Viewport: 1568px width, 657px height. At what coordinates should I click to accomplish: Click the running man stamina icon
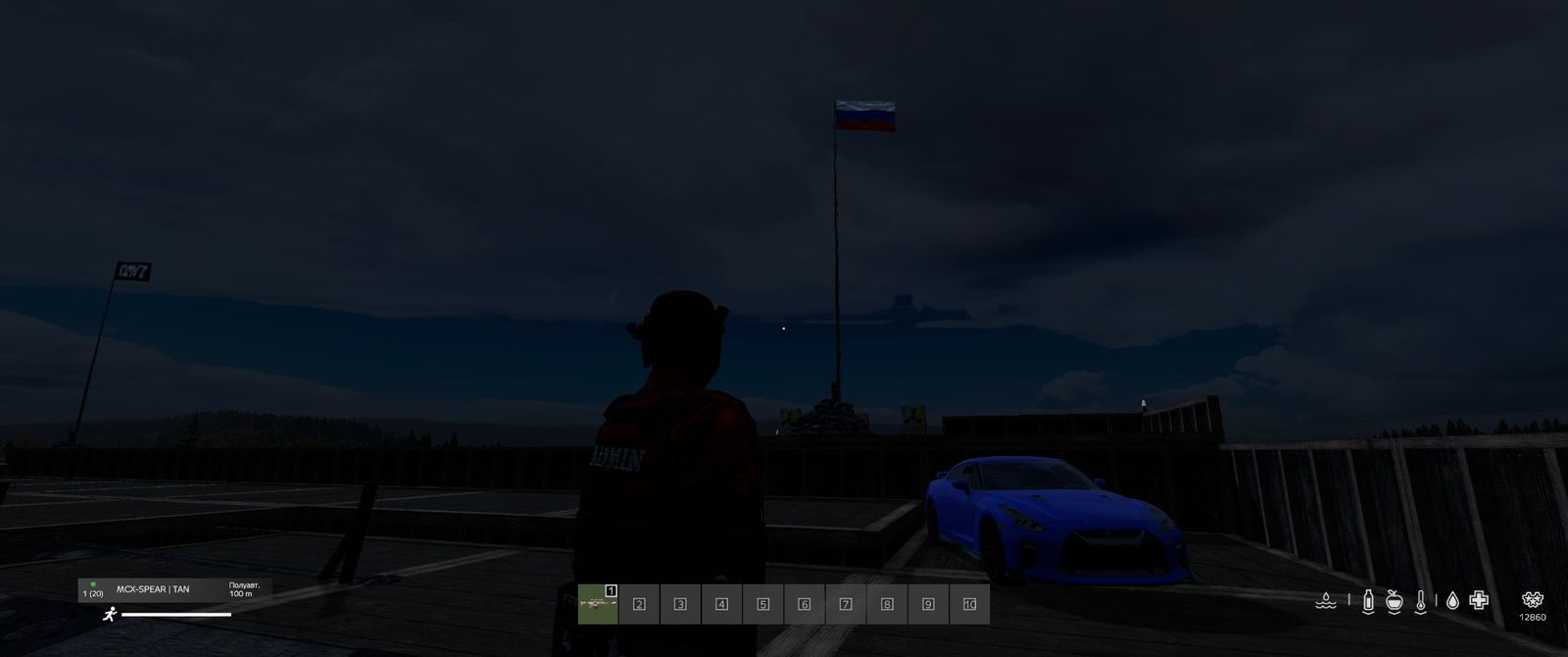click(110, 615)
